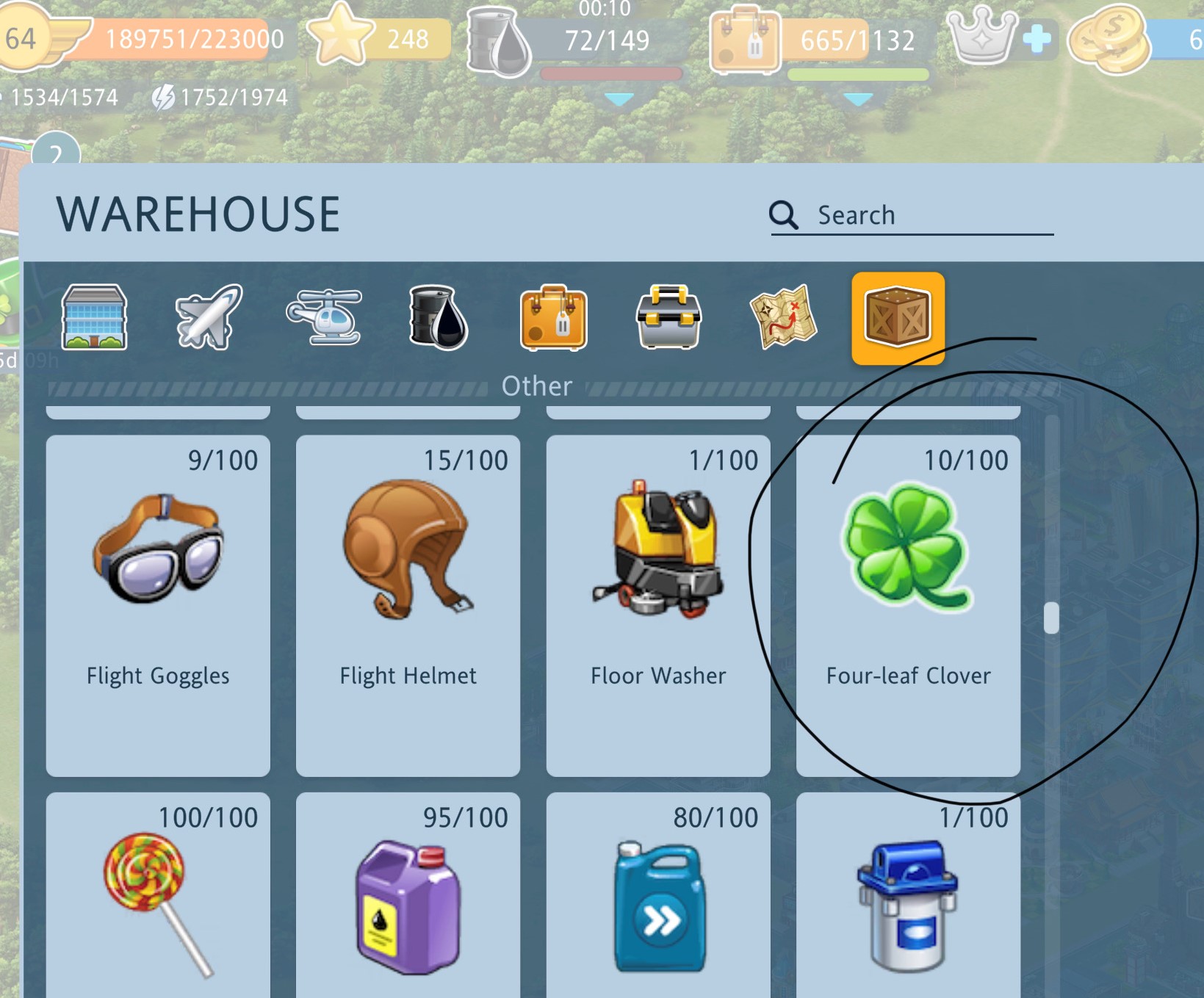This screenshot has height=998, width=1204.
Task: Open the helicopter category tab
Action: click(x=324, y=317)
